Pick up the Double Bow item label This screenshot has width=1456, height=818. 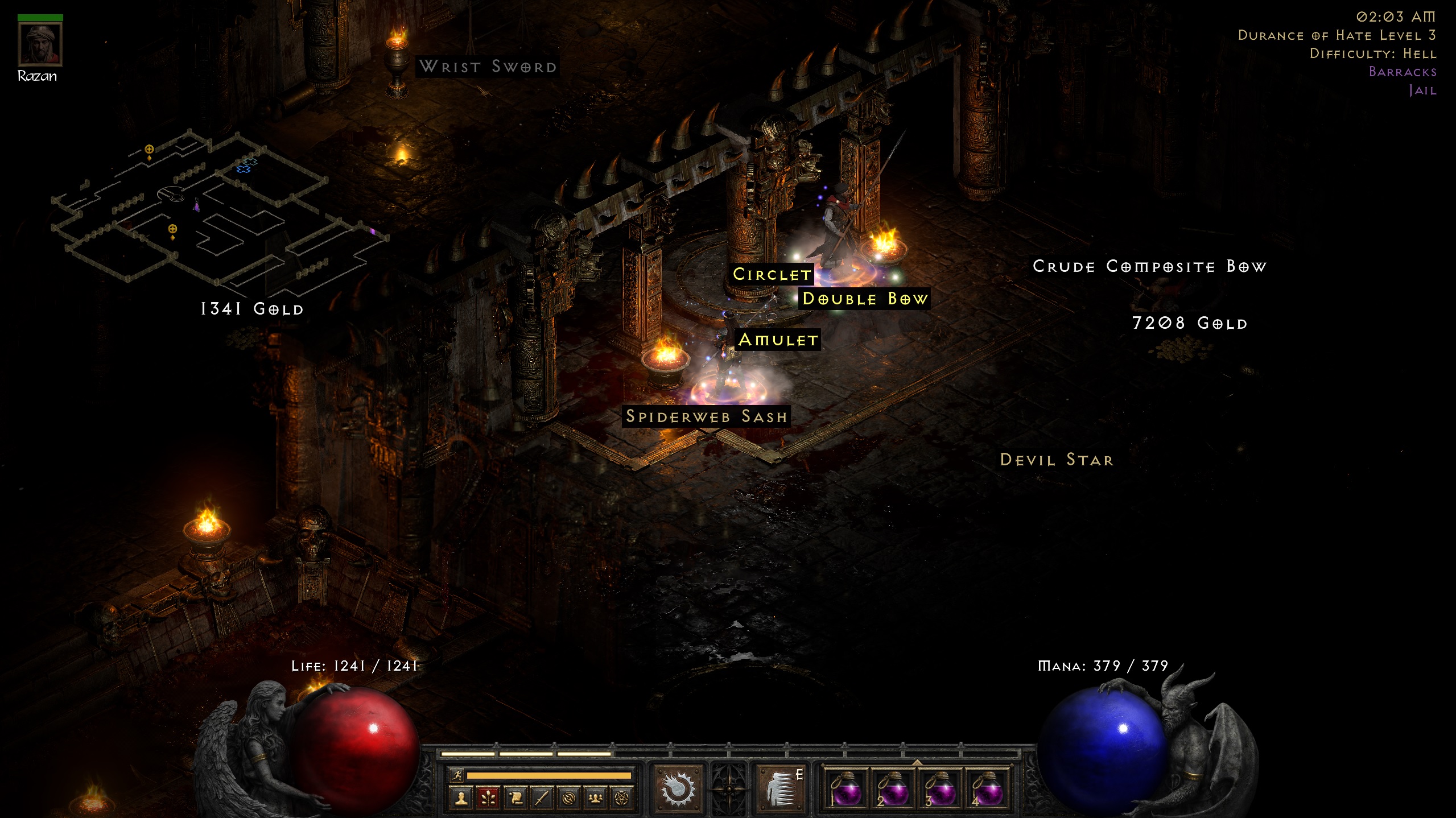(x=864, y=299)
